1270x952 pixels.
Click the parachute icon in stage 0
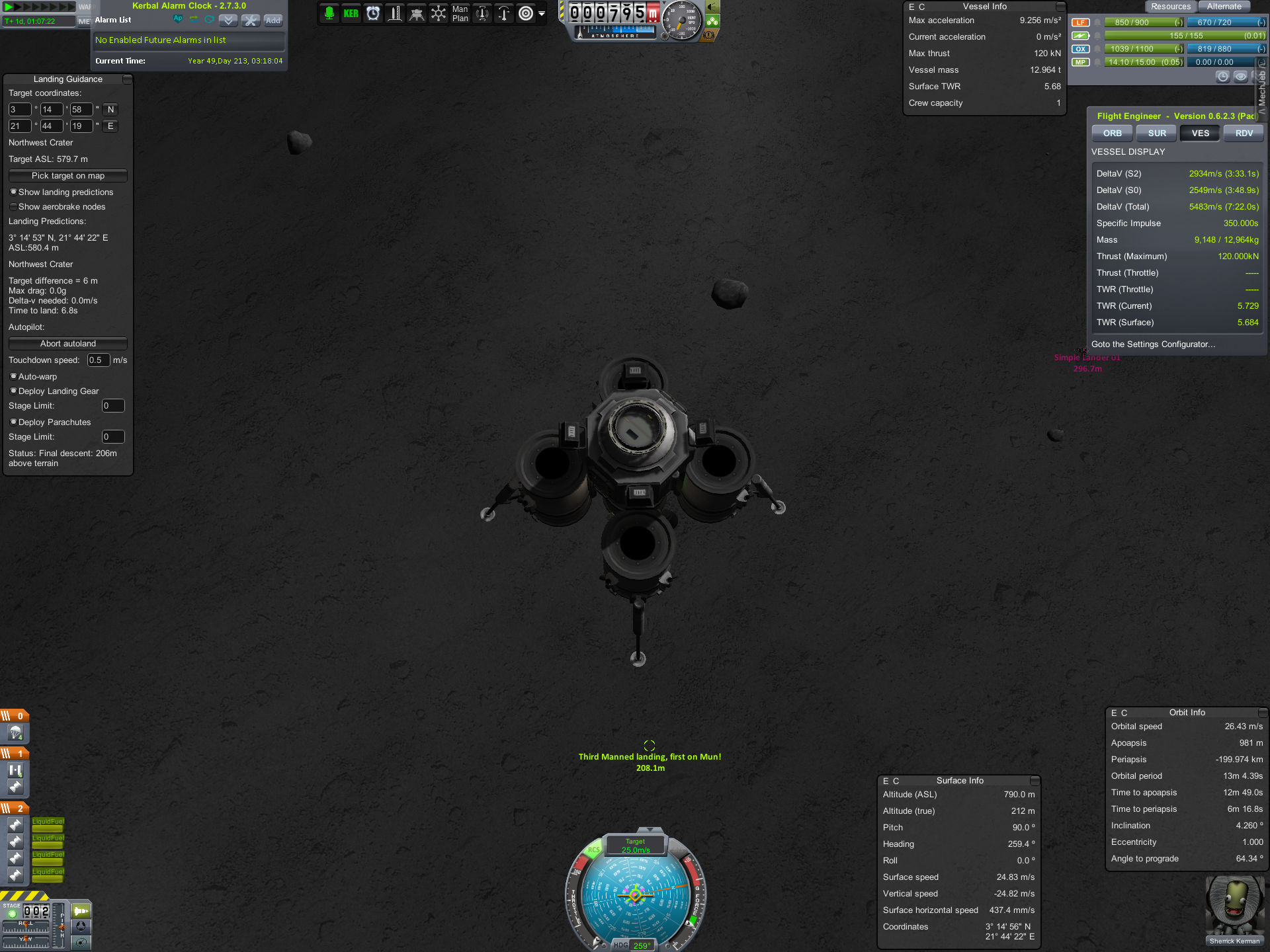click(x=15, y=733)
